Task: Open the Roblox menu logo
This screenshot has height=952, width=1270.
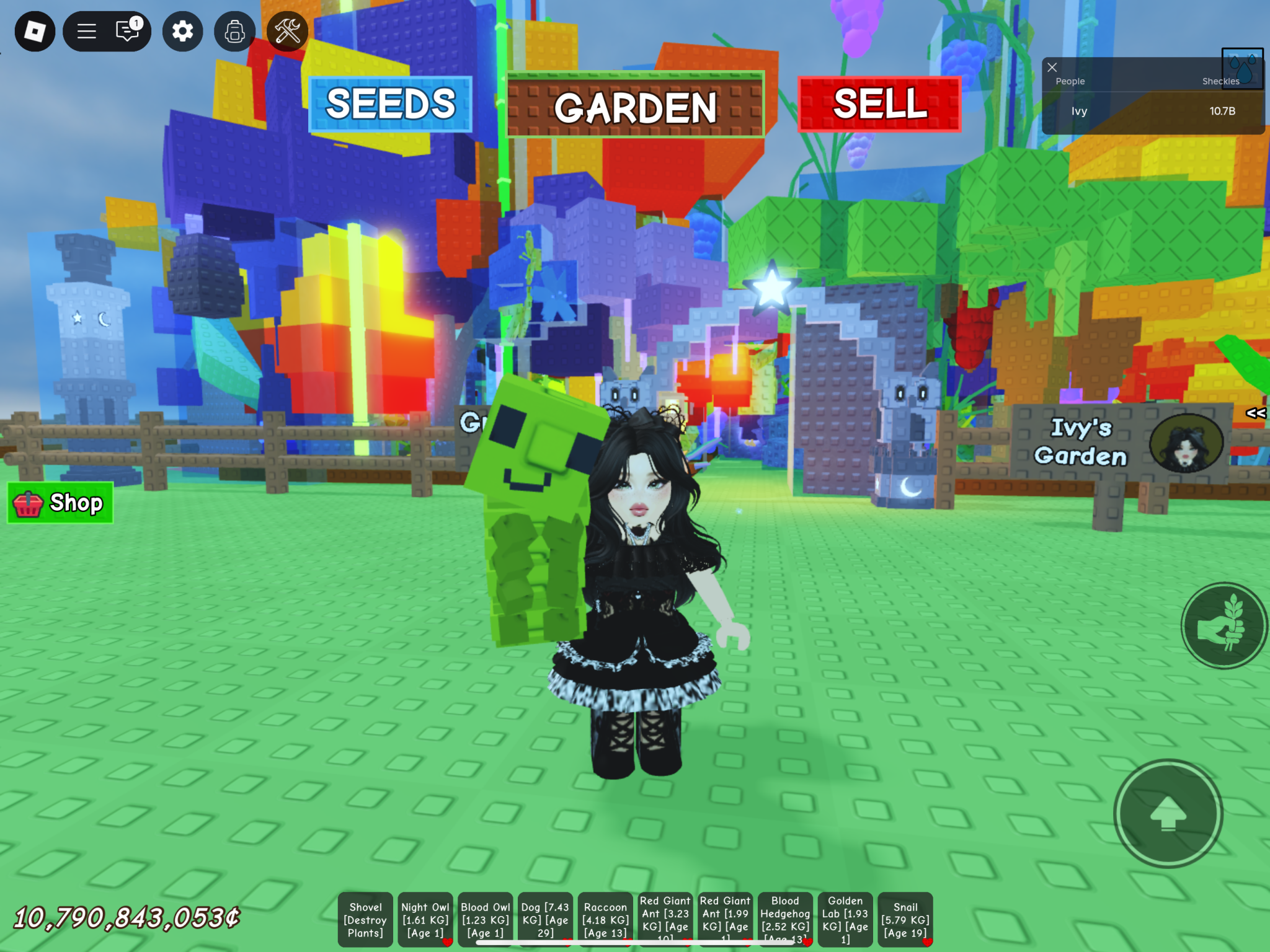Action: tap(34, 32)
